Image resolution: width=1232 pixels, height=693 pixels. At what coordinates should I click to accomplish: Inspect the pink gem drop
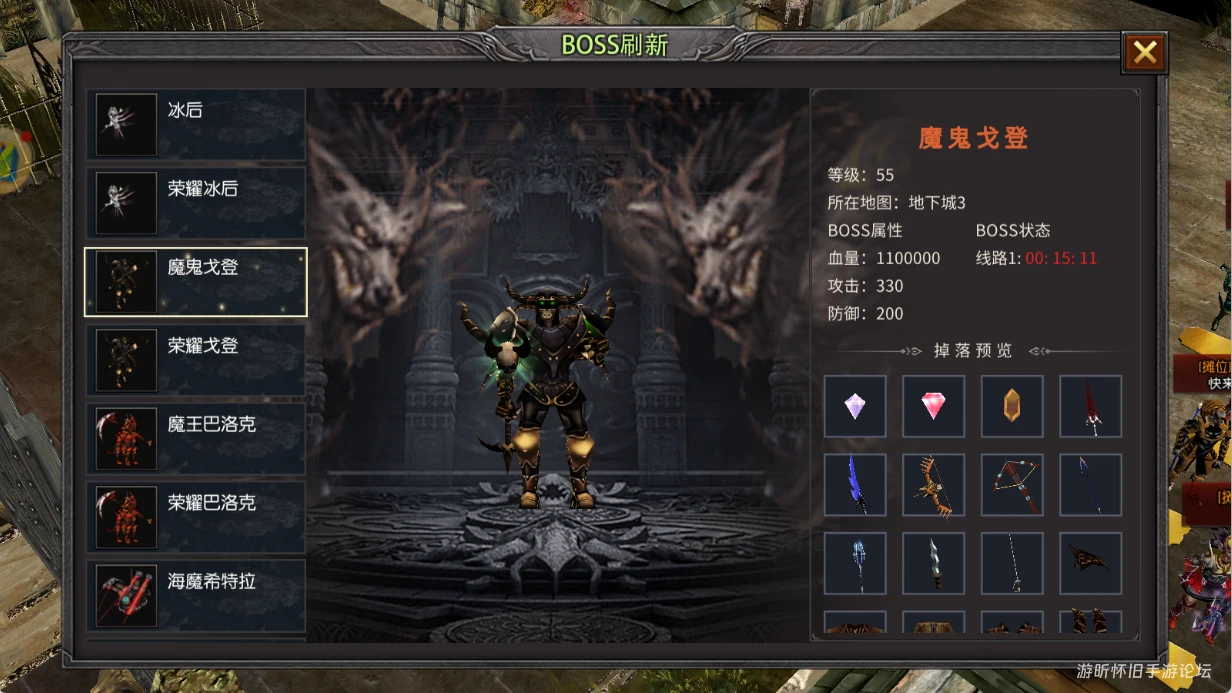933,406
